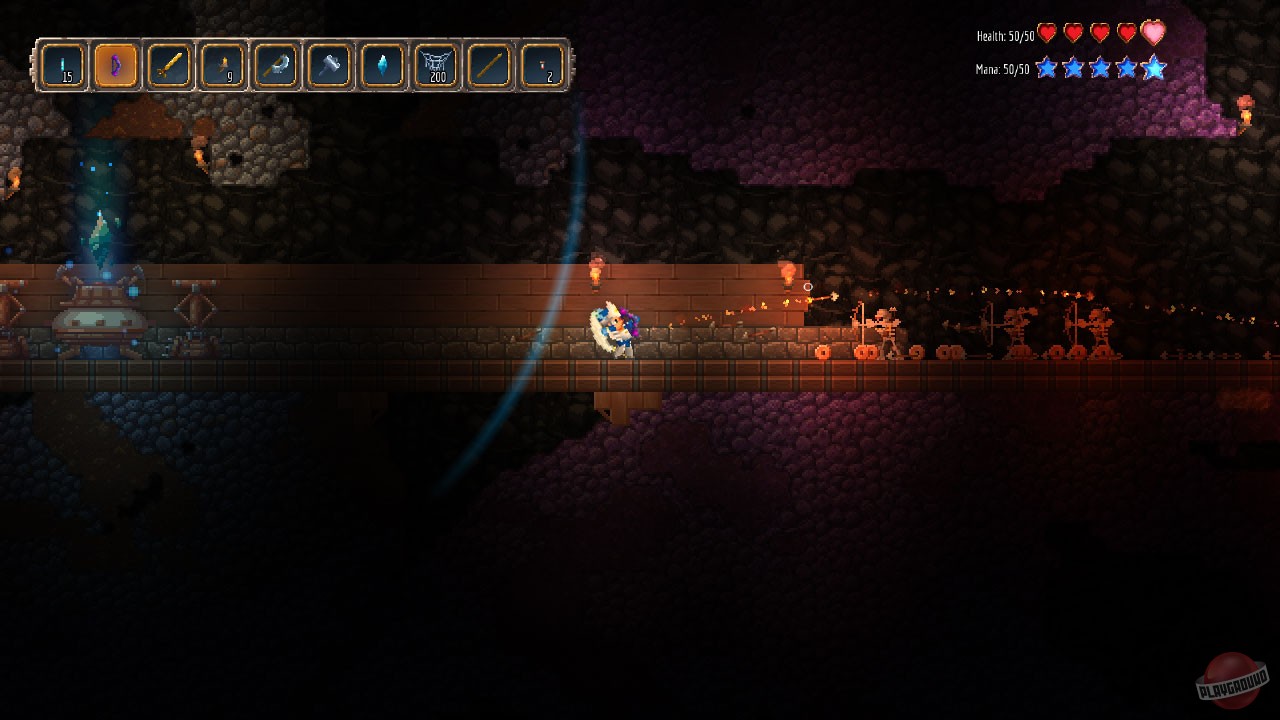Select the blue crystal shard item

[382, 65]
